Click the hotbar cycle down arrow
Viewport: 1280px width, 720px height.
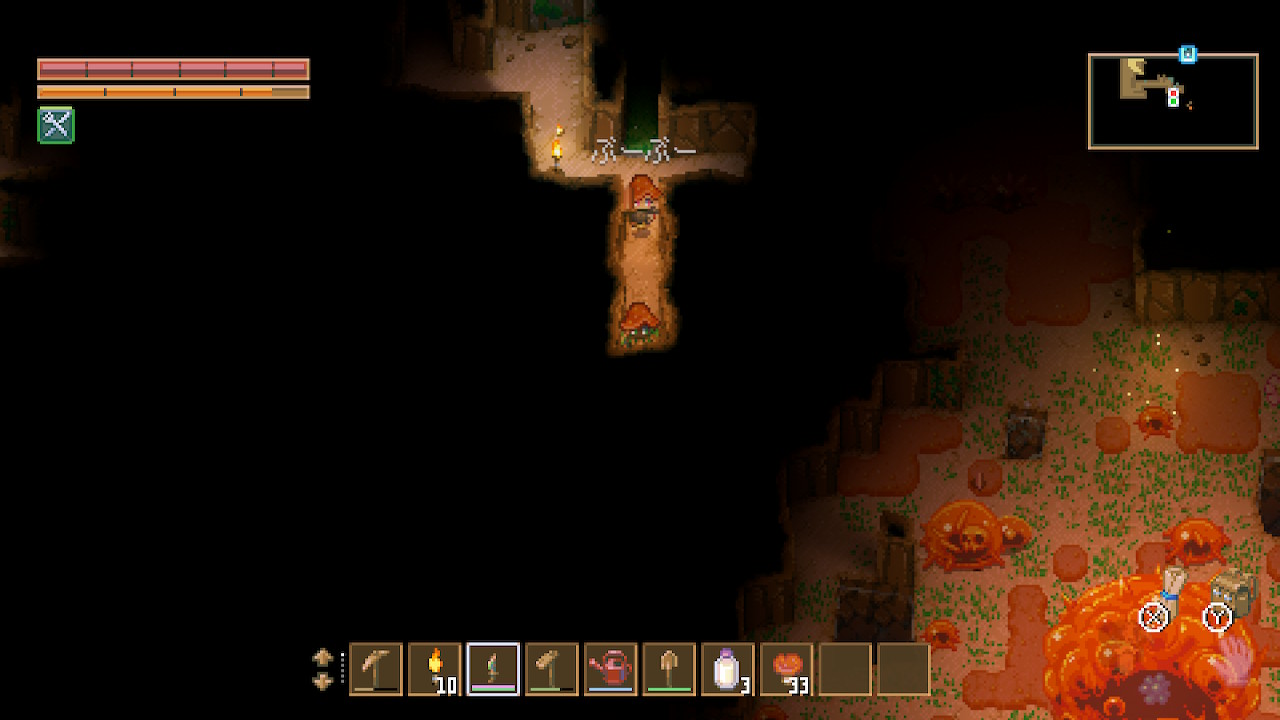pyautogui.click(x=323, y=681)
